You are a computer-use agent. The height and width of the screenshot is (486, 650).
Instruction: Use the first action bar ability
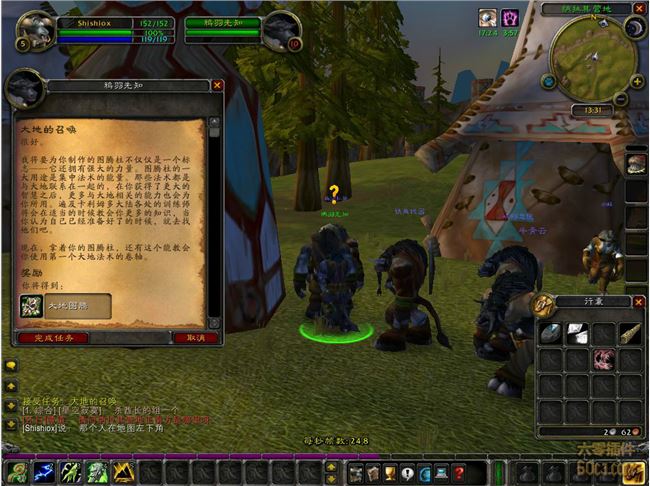[x=17, y=472]
